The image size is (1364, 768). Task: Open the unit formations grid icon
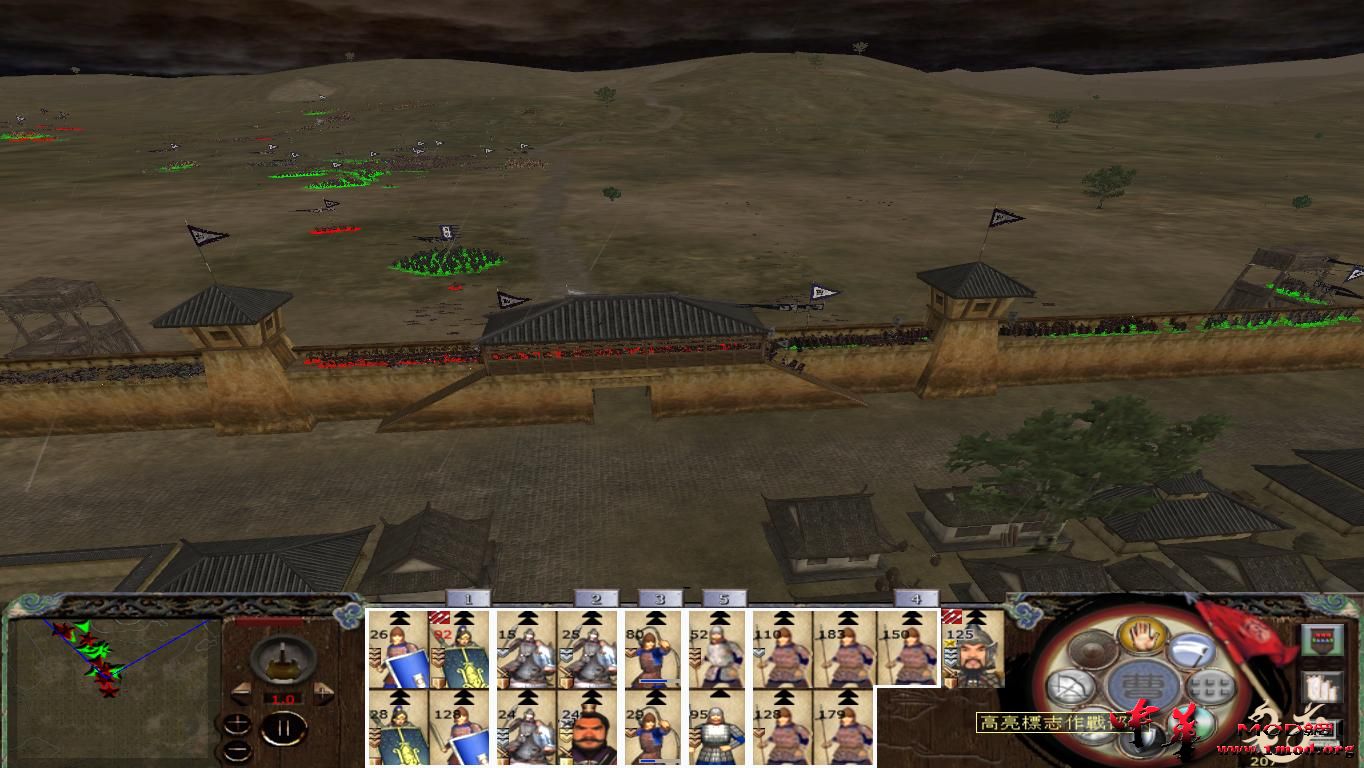tap(1210, 686)
